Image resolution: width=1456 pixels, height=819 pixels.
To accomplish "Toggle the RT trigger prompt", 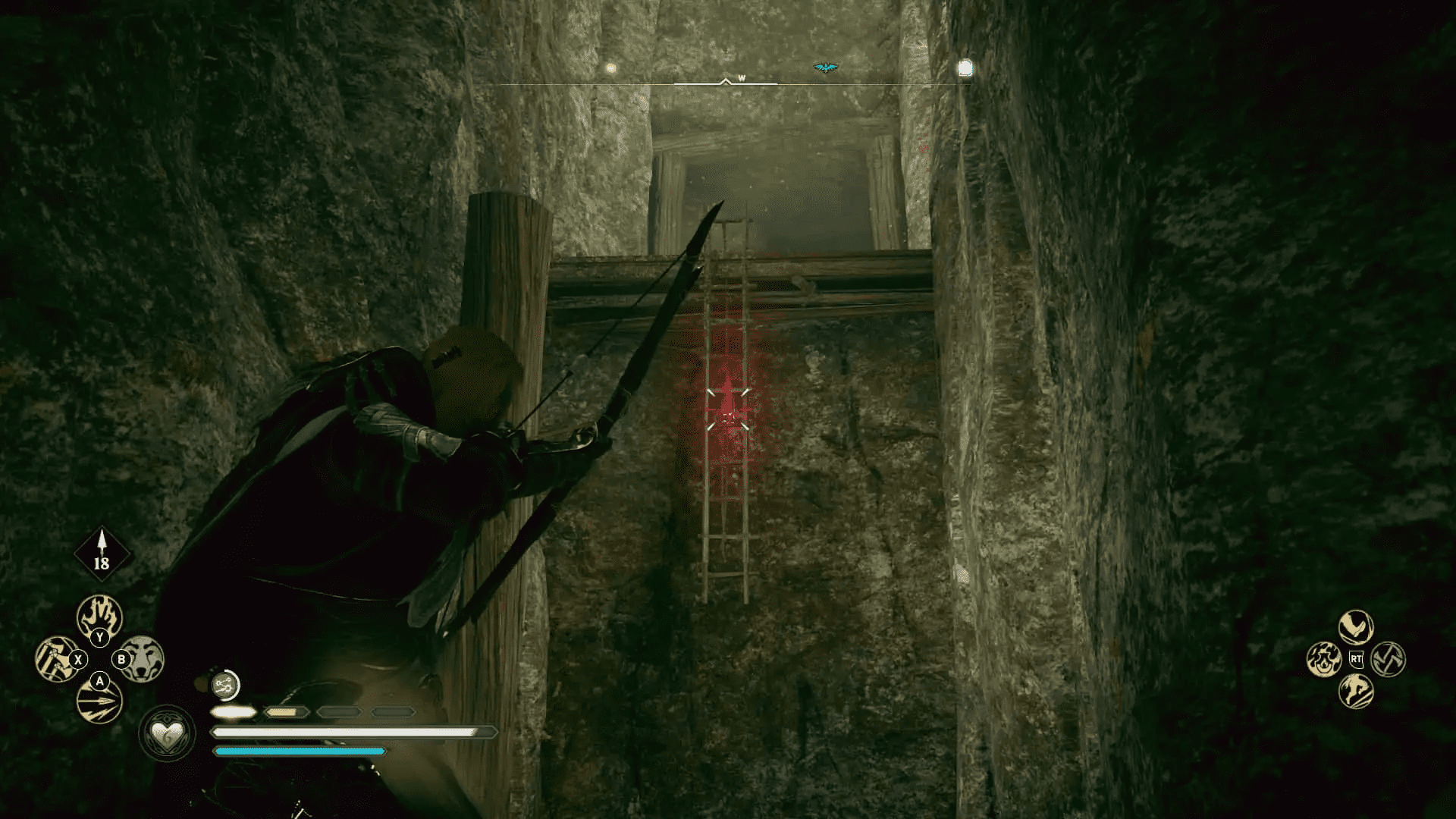I will pyautogui.click(x=1356, y=659).
